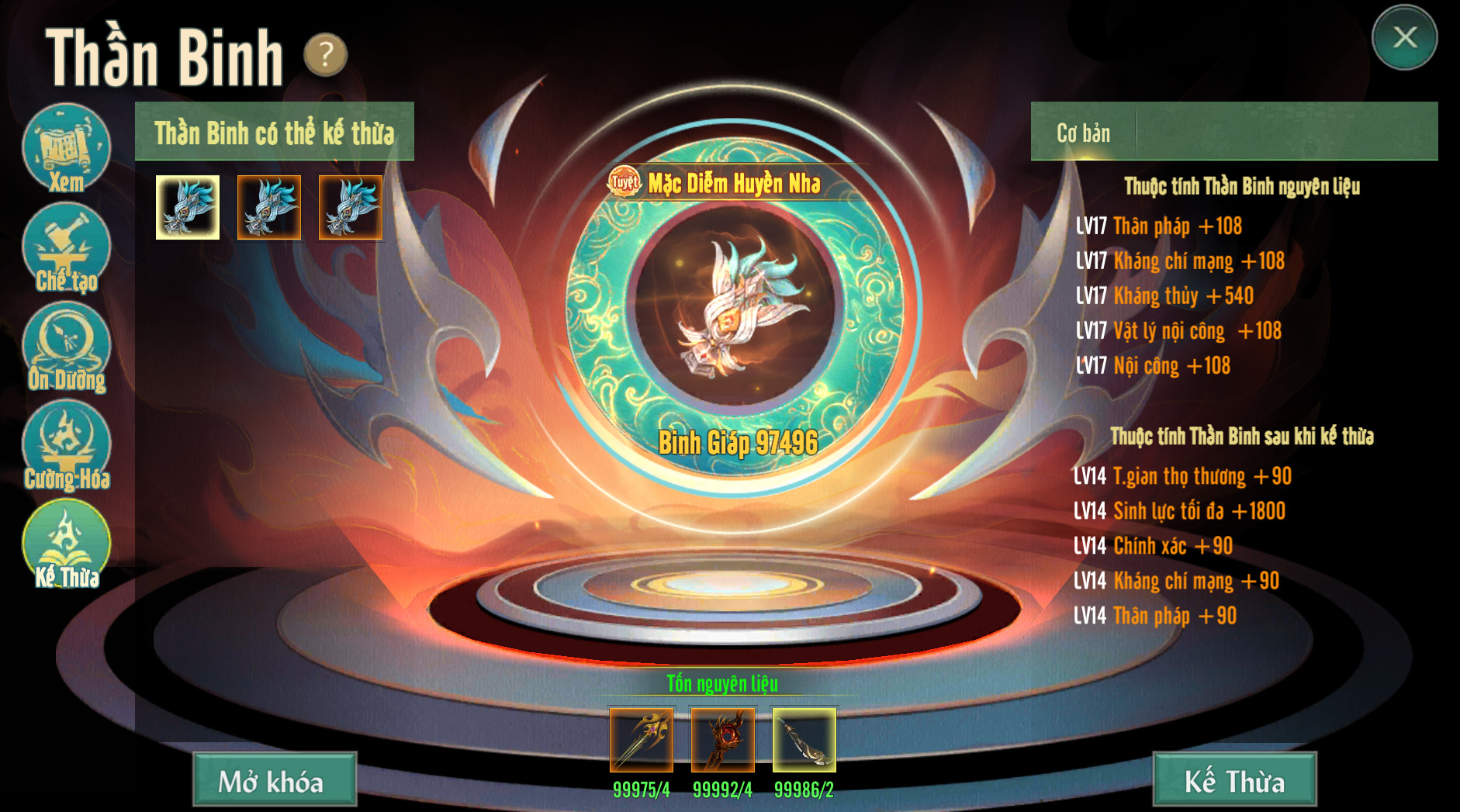Viewport: 1460px width, 812px height.
Task: Go to the Ôn Dưỡng tab
Action: point(66,347)
